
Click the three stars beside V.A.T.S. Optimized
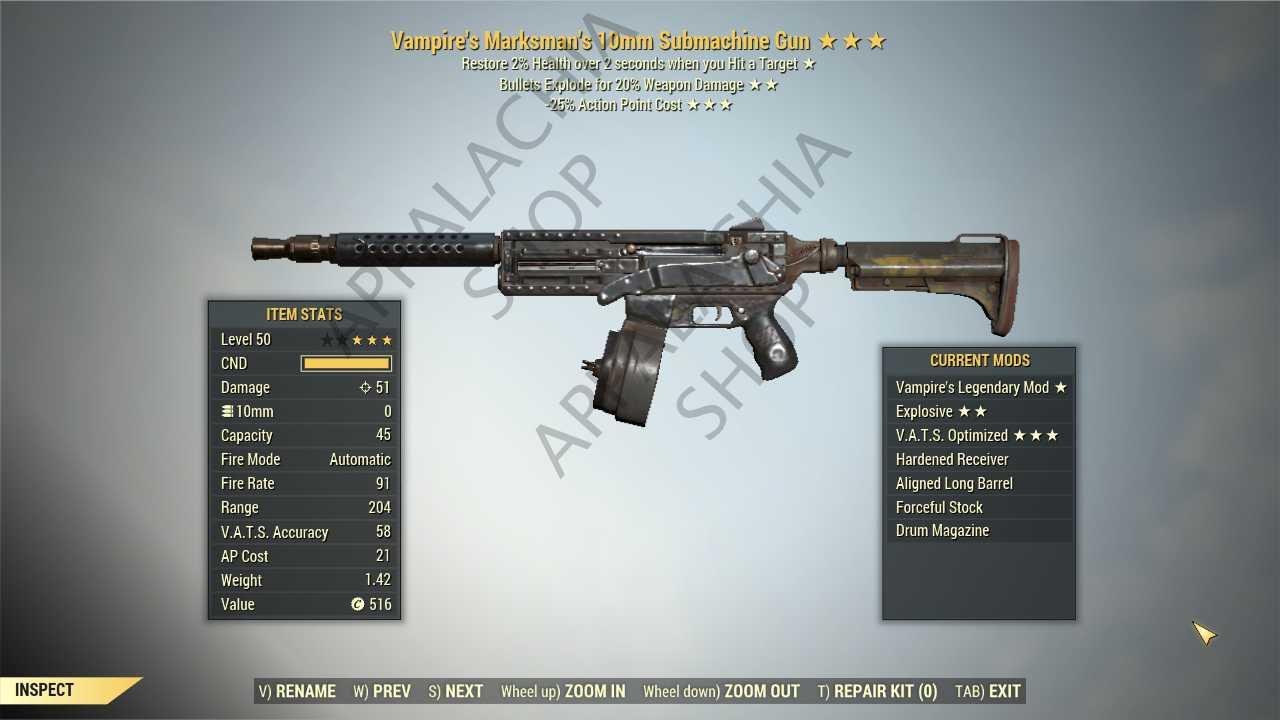coord(1036,435)
